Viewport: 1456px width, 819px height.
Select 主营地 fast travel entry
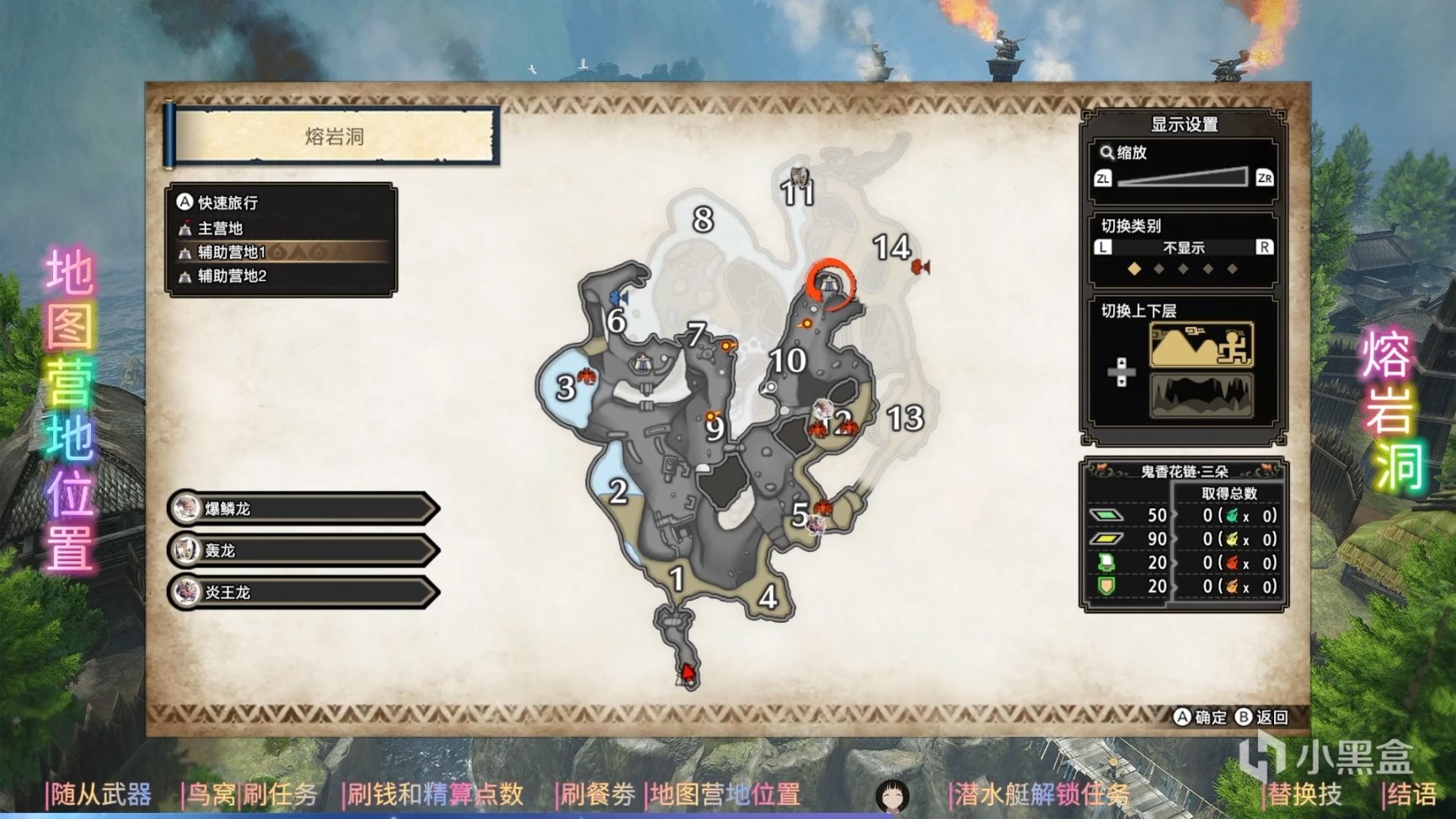pos(220,228)
